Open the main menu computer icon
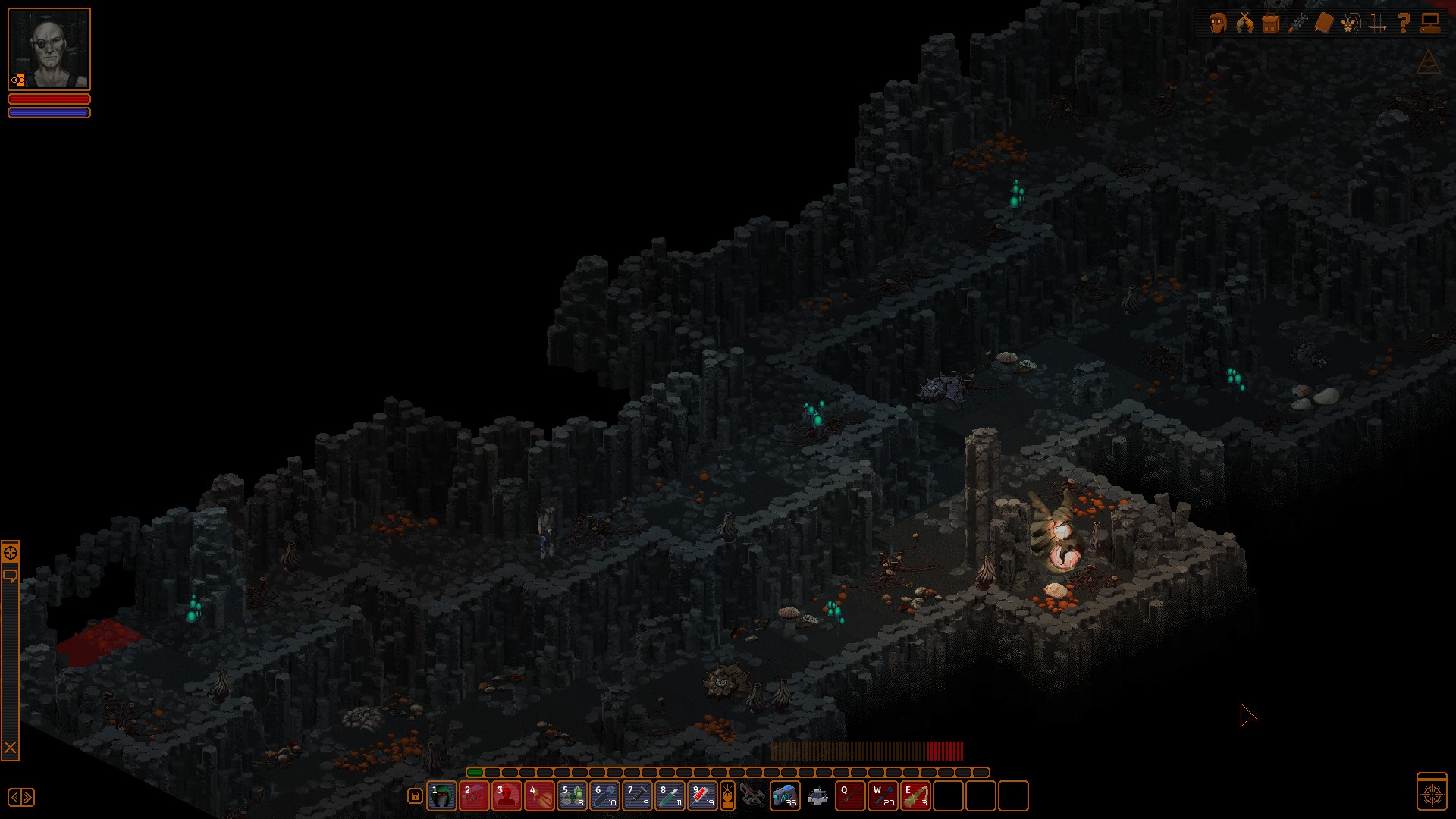 click(x=1430, y=24)
